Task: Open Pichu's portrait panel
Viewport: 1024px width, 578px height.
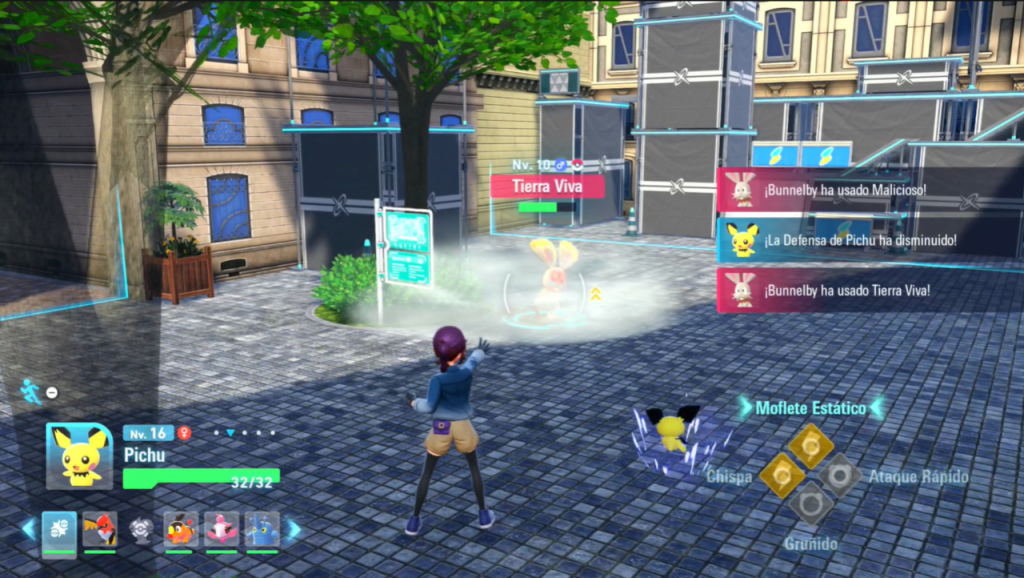Action: coord(79,456)
